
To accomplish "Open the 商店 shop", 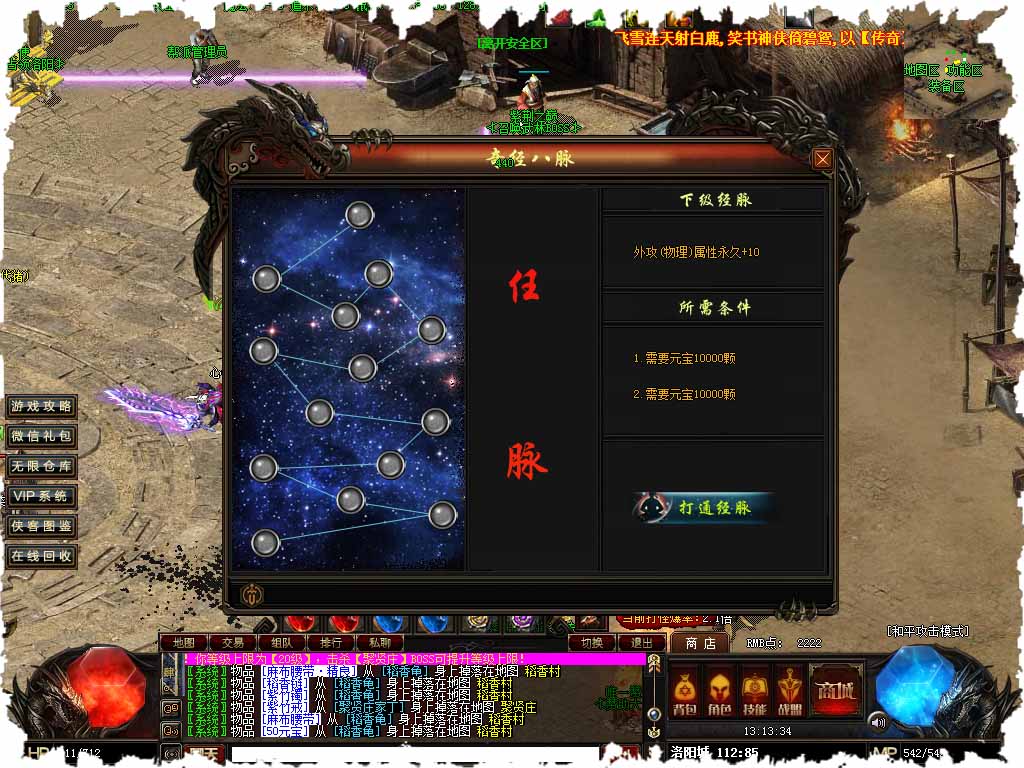I will (x=700, y=642).
